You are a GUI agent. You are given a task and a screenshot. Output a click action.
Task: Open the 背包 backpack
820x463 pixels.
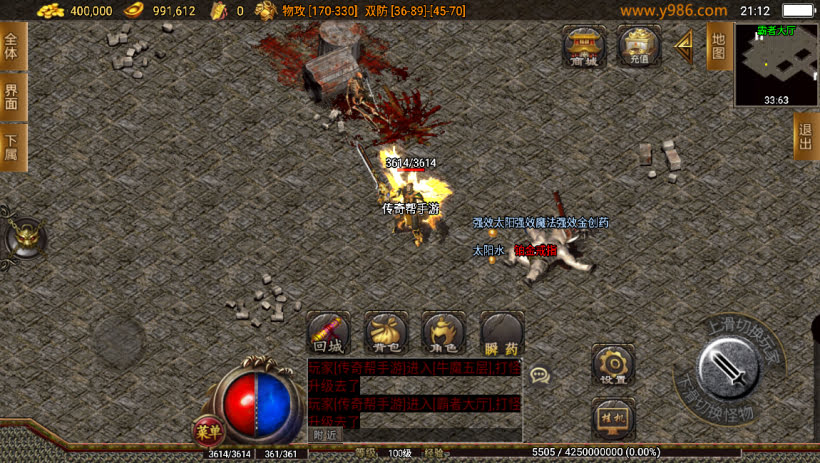click(x=386, y=332)
